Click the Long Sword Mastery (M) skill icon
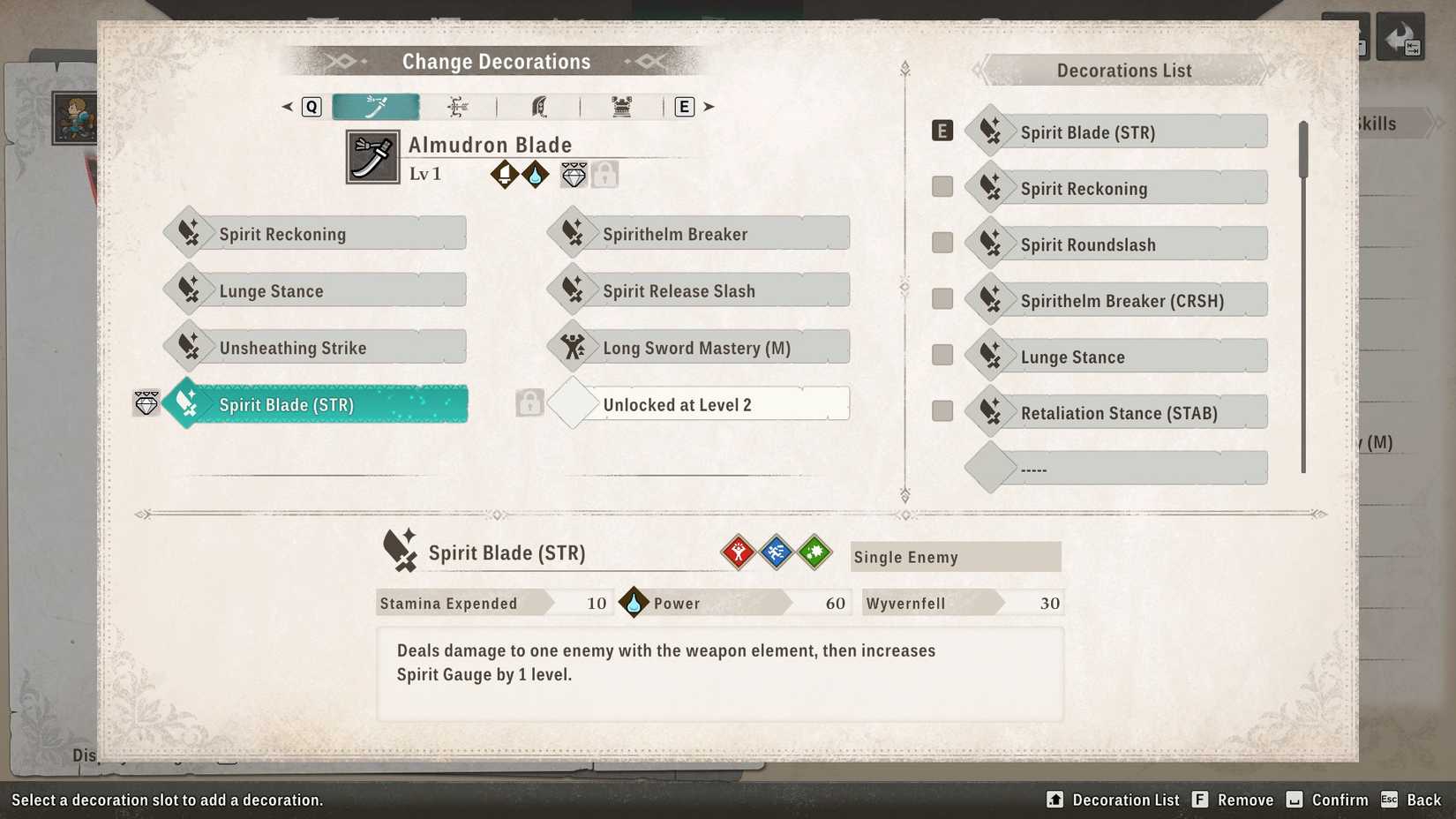This screenshot has height=819, width=1456. pyautogui.click(x=574, y=346)
